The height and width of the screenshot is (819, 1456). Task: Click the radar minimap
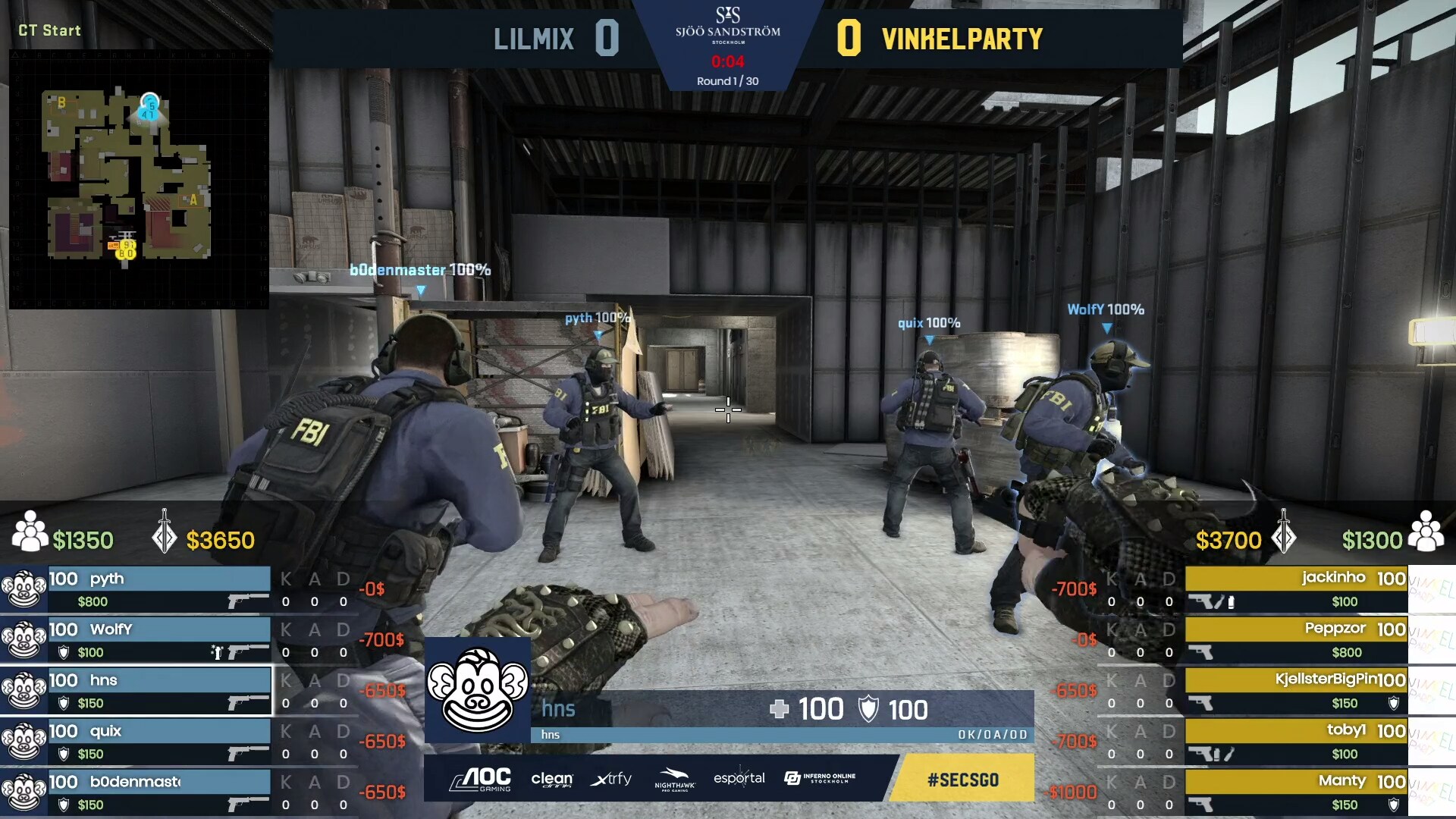tap(139, 180)
